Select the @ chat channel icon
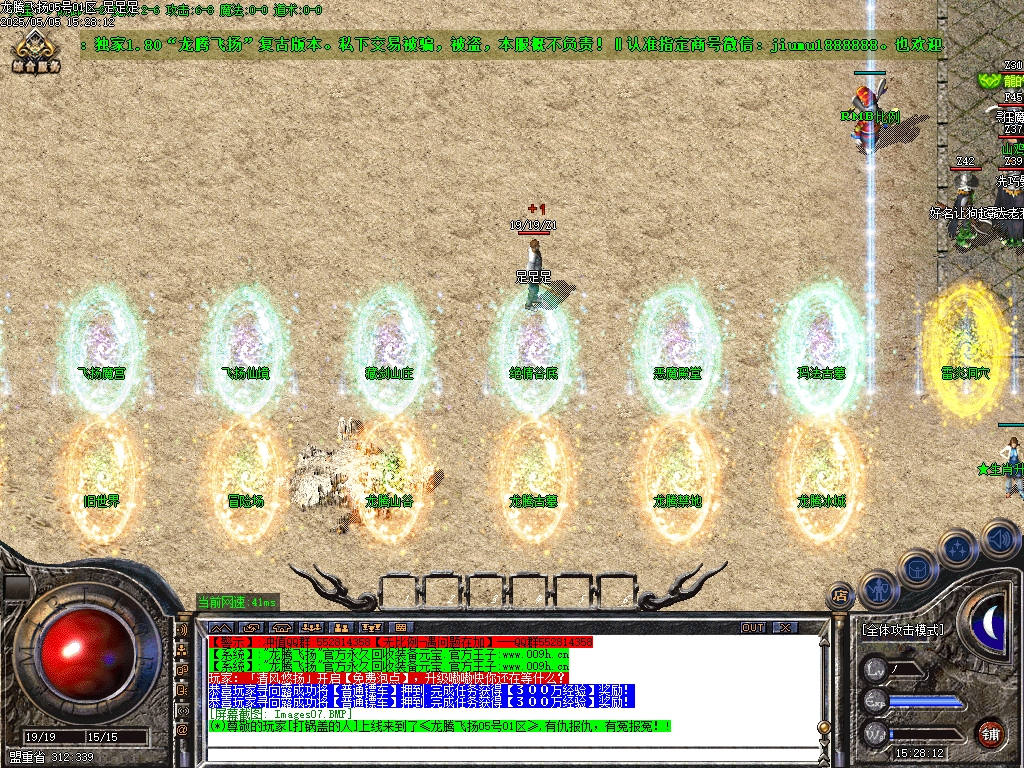The image size is (1024, 768). 182,730
